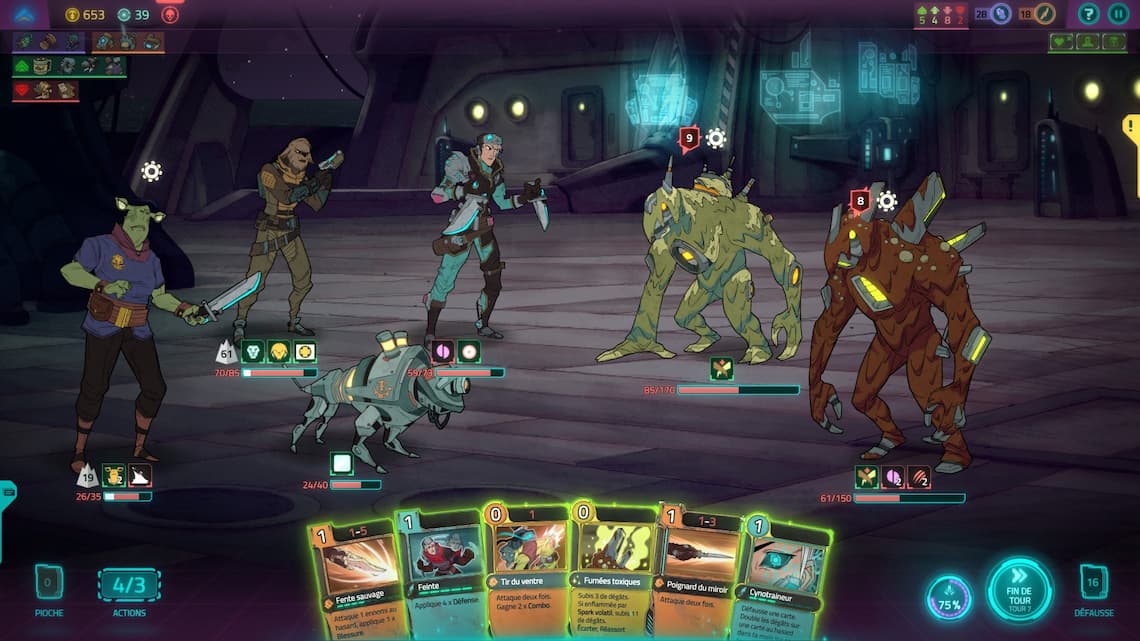The height and width of the screenshot is (641, 1140).
Task: End the turn with Fin de tour
Action: point(1019,590)
